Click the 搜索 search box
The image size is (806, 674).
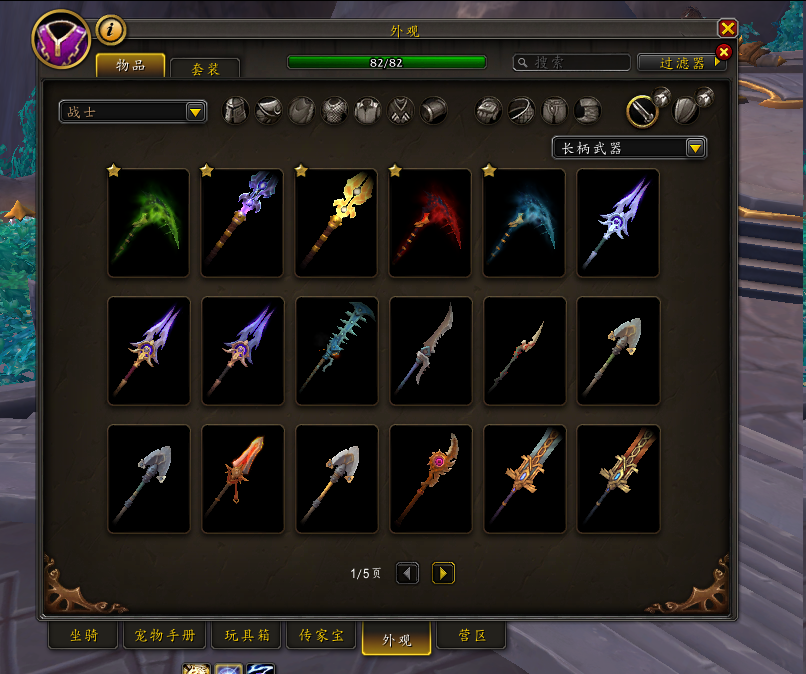tap(570, 62)
